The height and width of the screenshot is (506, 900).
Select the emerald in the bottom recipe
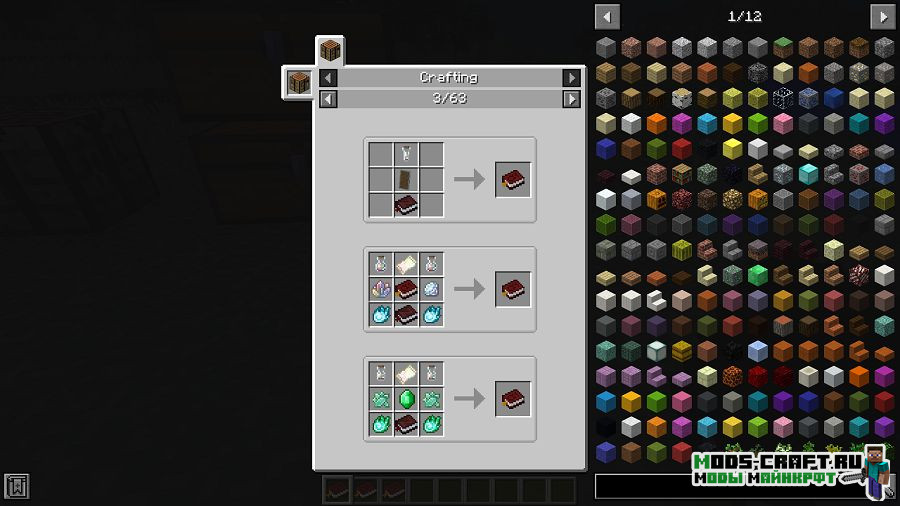click(x=406, y=399)
